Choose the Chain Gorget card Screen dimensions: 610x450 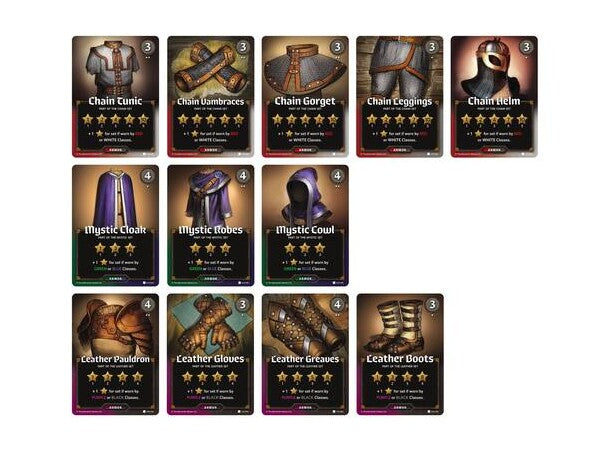click(305, 97)
